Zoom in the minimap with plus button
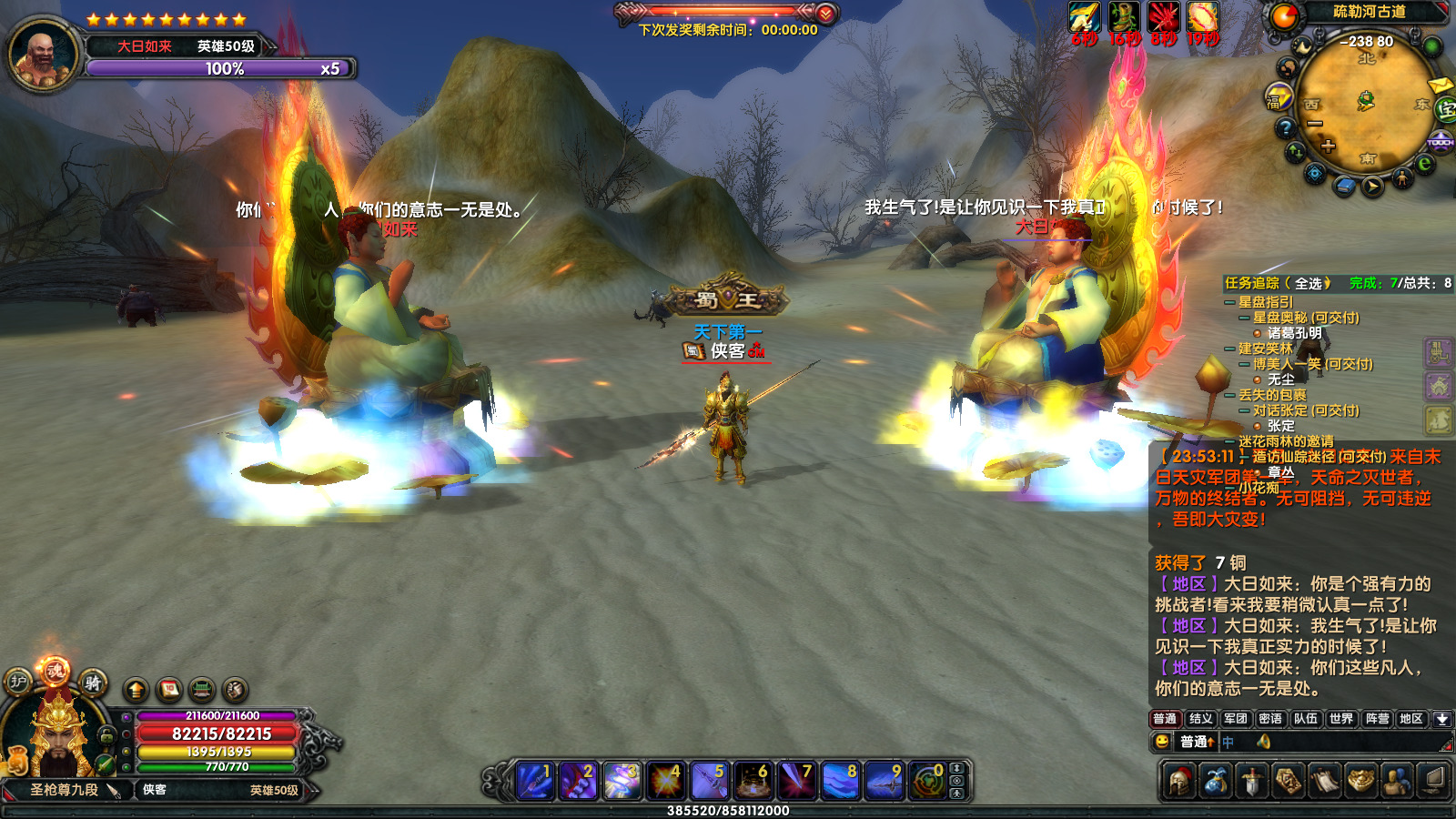Screen dimensions: 1456x819 click(x=1329, y=146)
